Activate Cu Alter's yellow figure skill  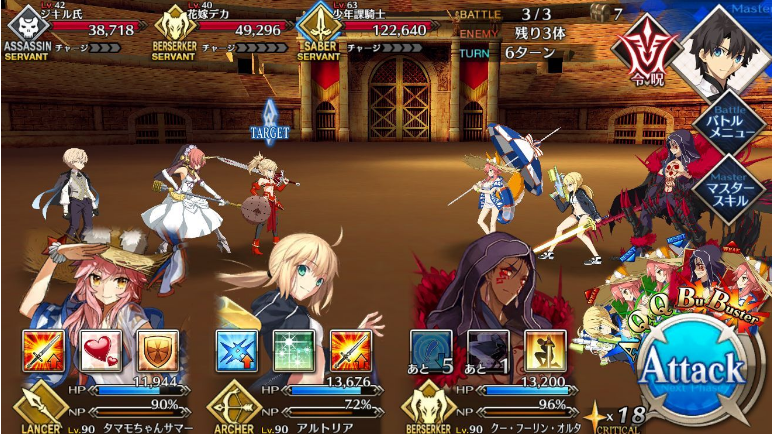tap(545, 349)
